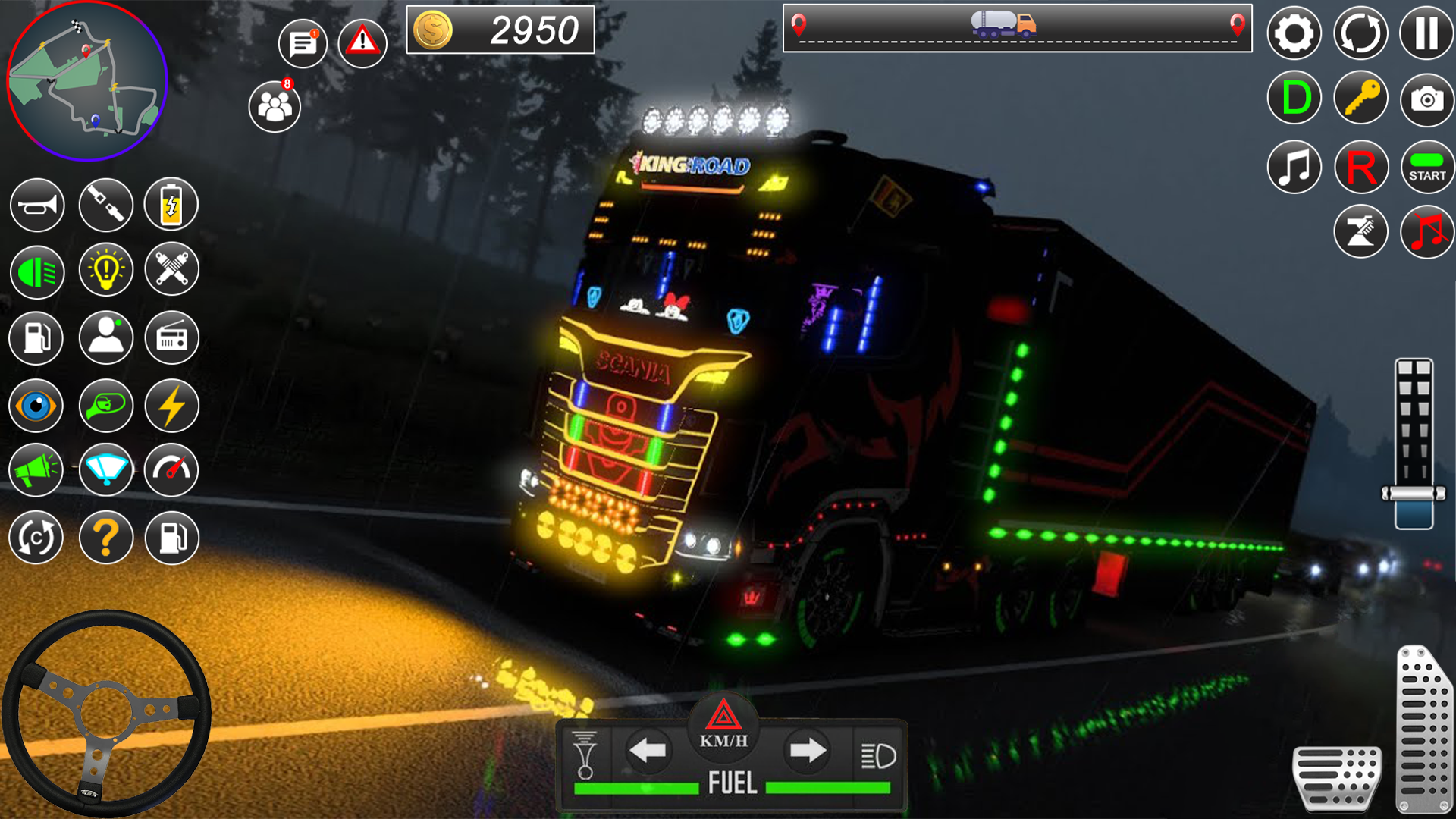
Task: Toggle the windshield wipers
Action: pyautogui.click(x=105, y=470)
